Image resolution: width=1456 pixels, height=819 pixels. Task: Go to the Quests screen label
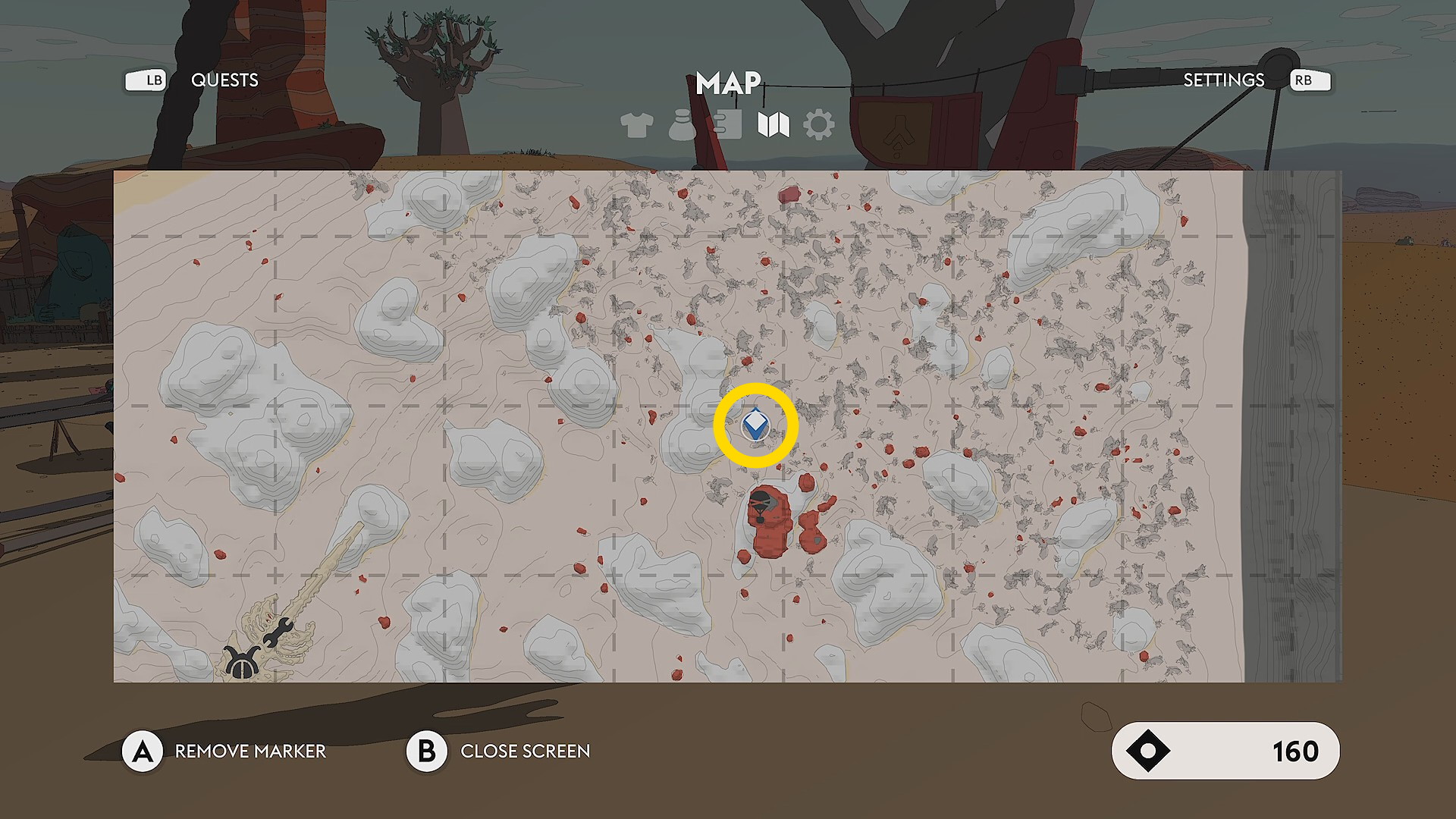(224, 80)
